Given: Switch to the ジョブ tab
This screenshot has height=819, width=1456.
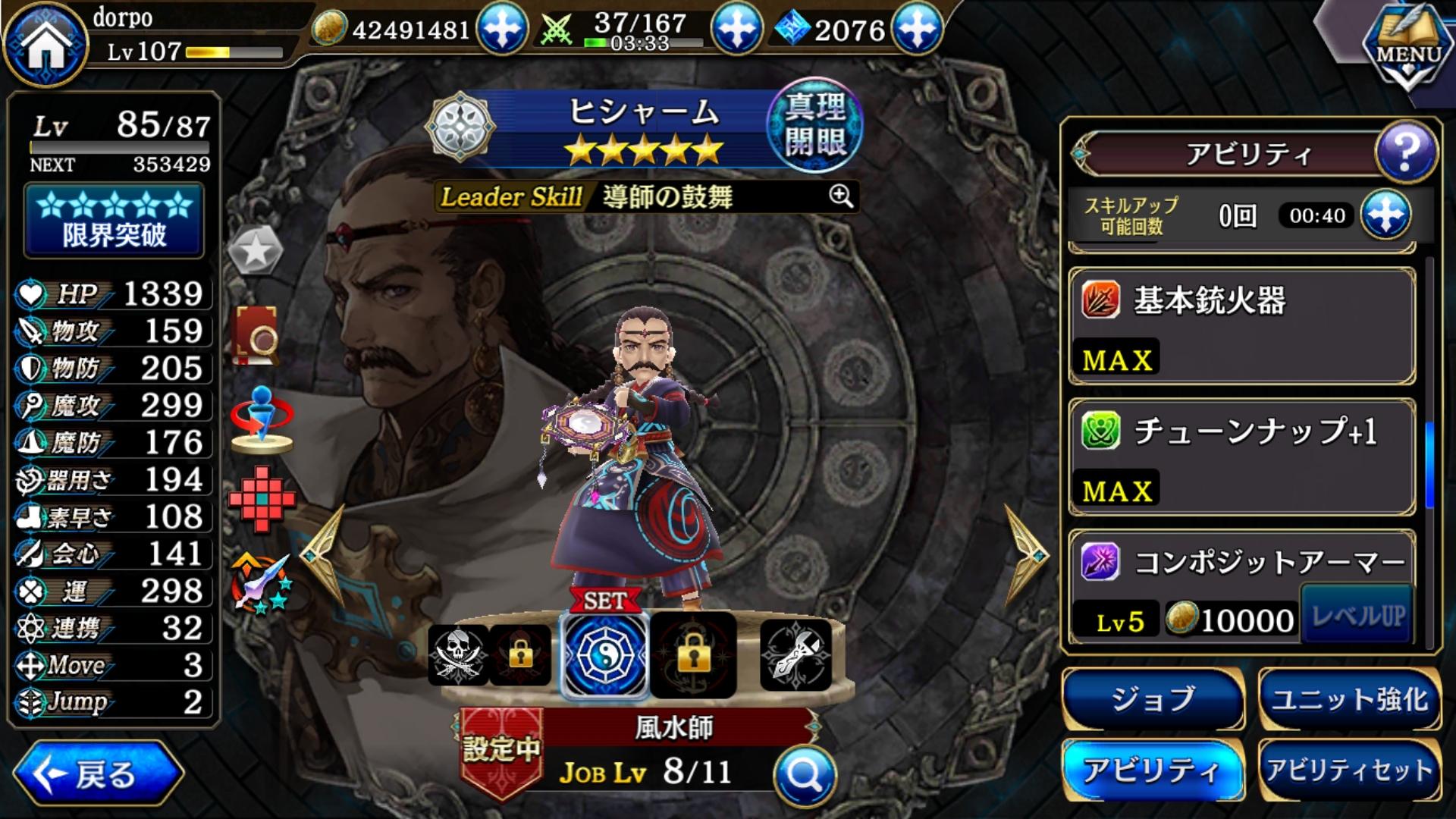Looking at the screenshot, I should point(1153,699).
